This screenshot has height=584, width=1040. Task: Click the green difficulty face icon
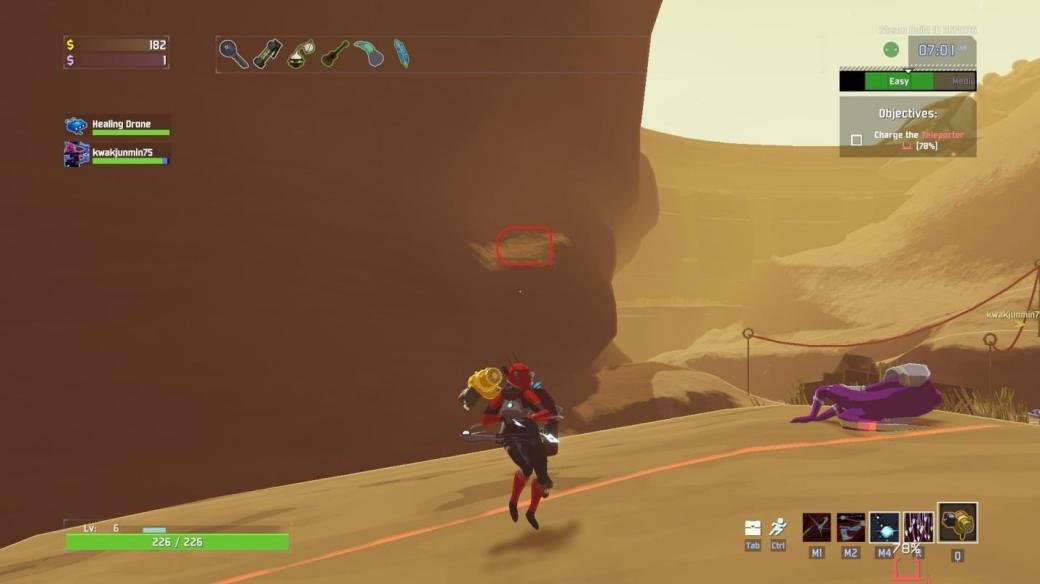coord(891,50)
